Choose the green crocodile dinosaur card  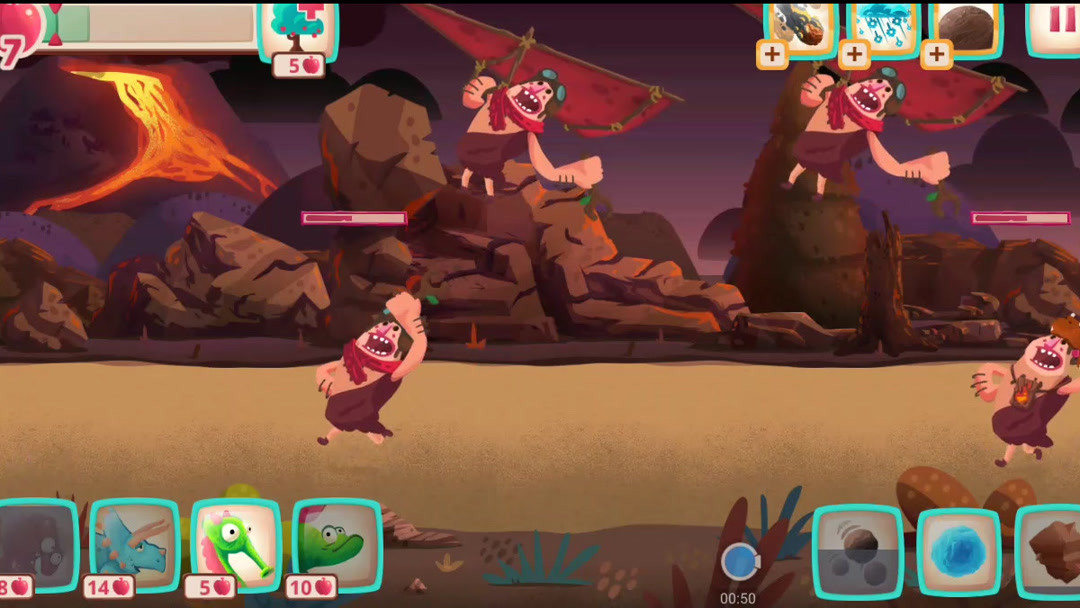tap(337, 545)
